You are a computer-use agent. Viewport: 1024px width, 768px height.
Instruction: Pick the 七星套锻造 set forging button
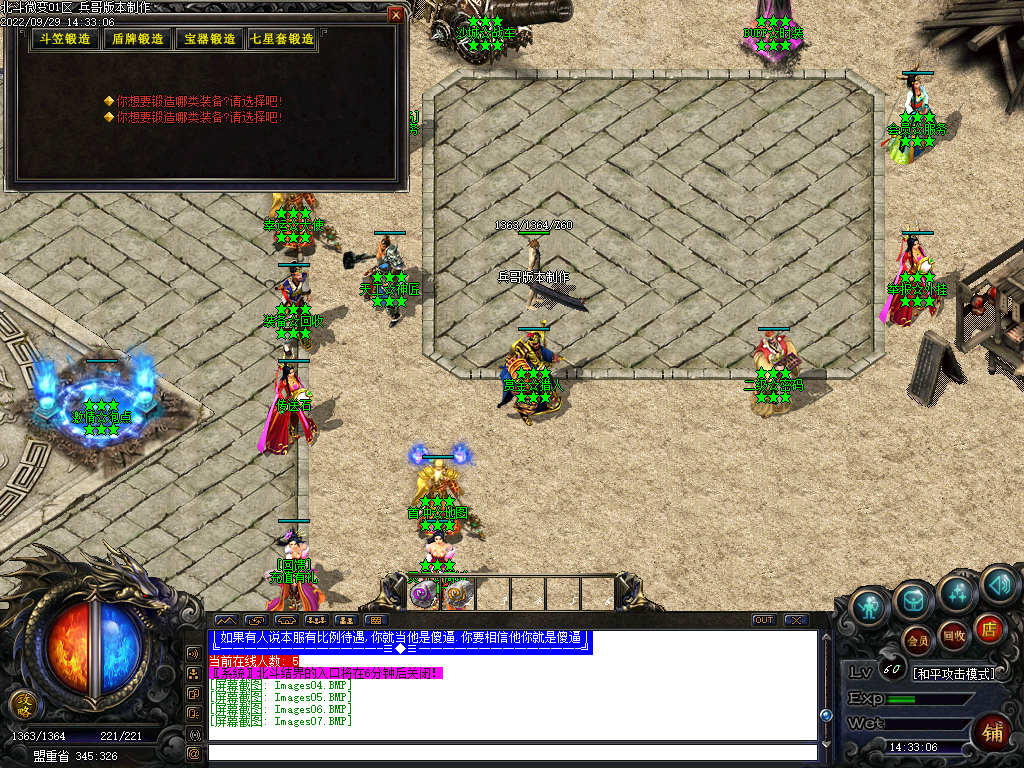click(282, 39)
